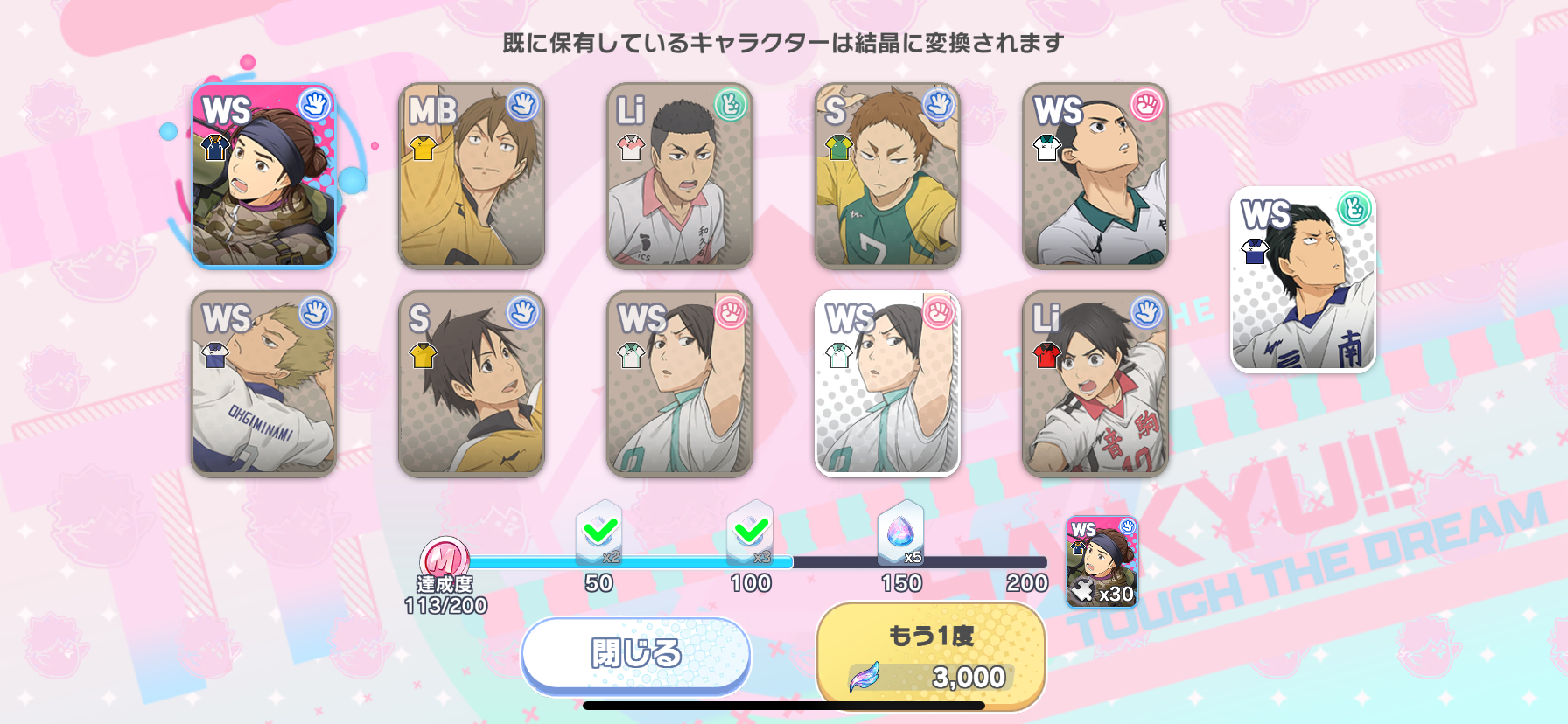Viewport: 1568px width, 724px height.
Task: View the white-background WS card in bottom row
Action: coord(887,384)
